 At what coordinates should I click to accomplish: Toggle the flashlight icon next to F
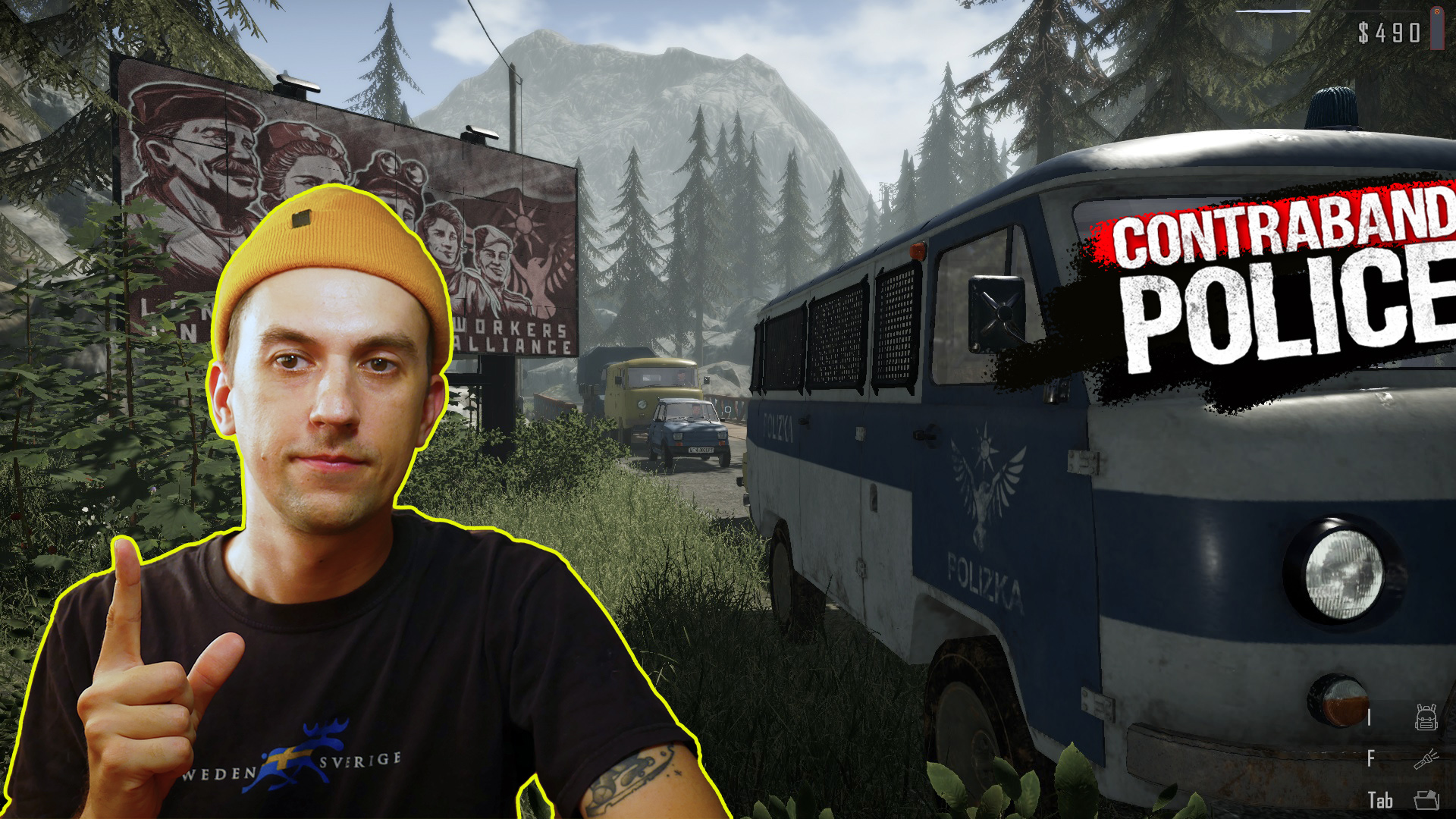coord(1424,758)
